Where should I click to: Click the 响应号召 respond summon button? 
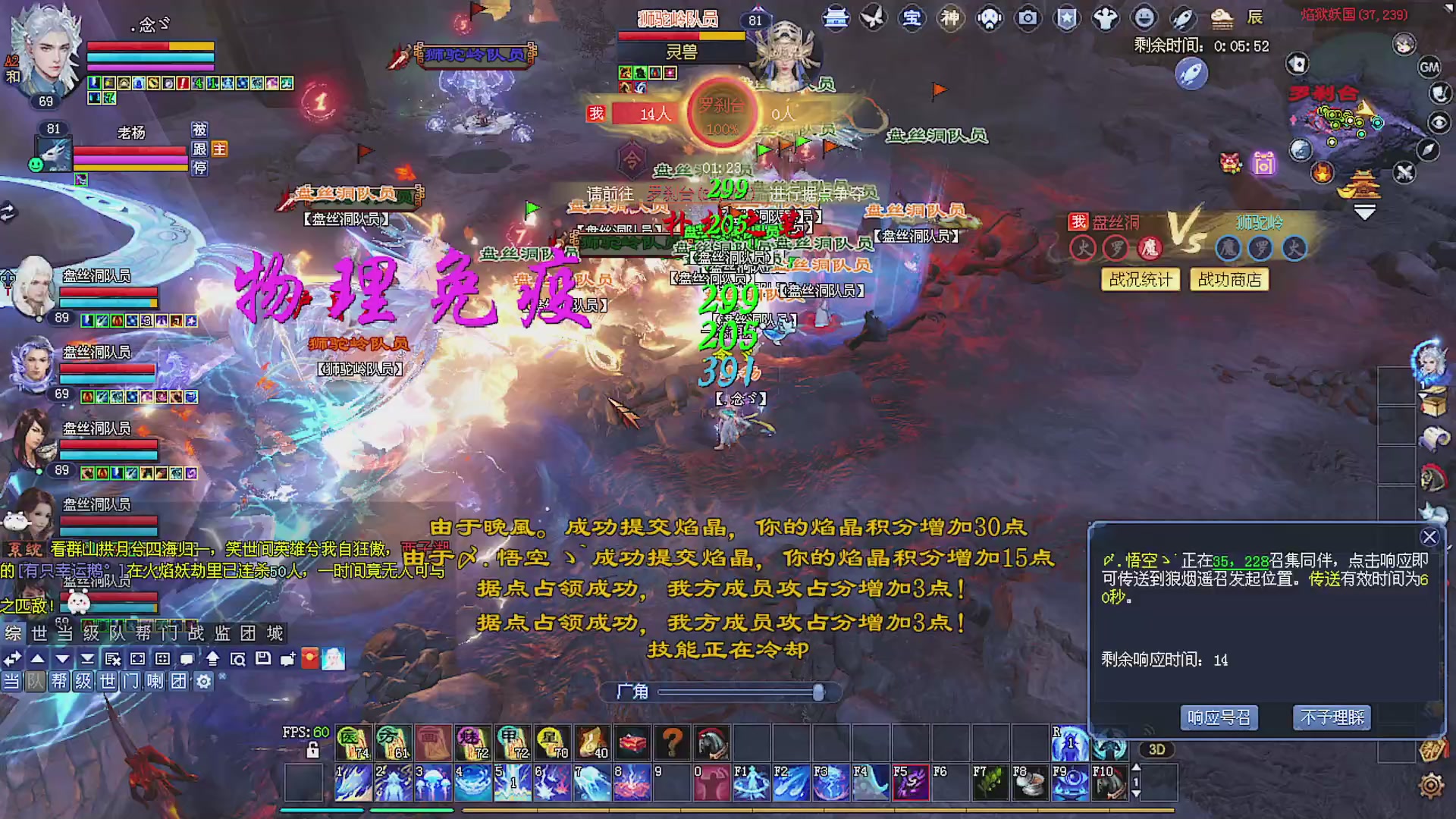(x=1219, y=717)
